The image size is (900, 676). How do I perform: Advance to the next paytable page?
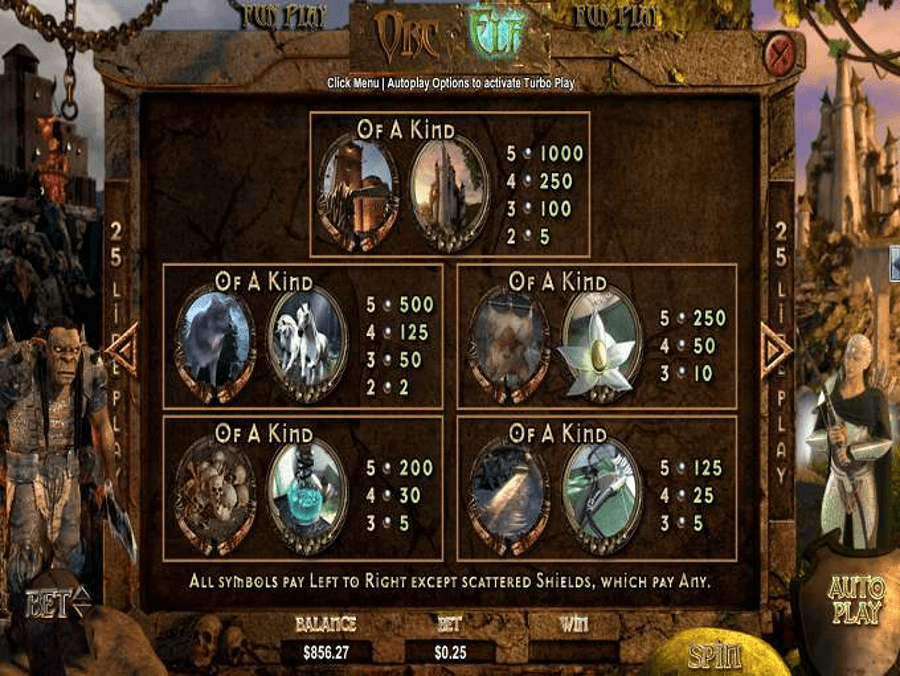775,350
